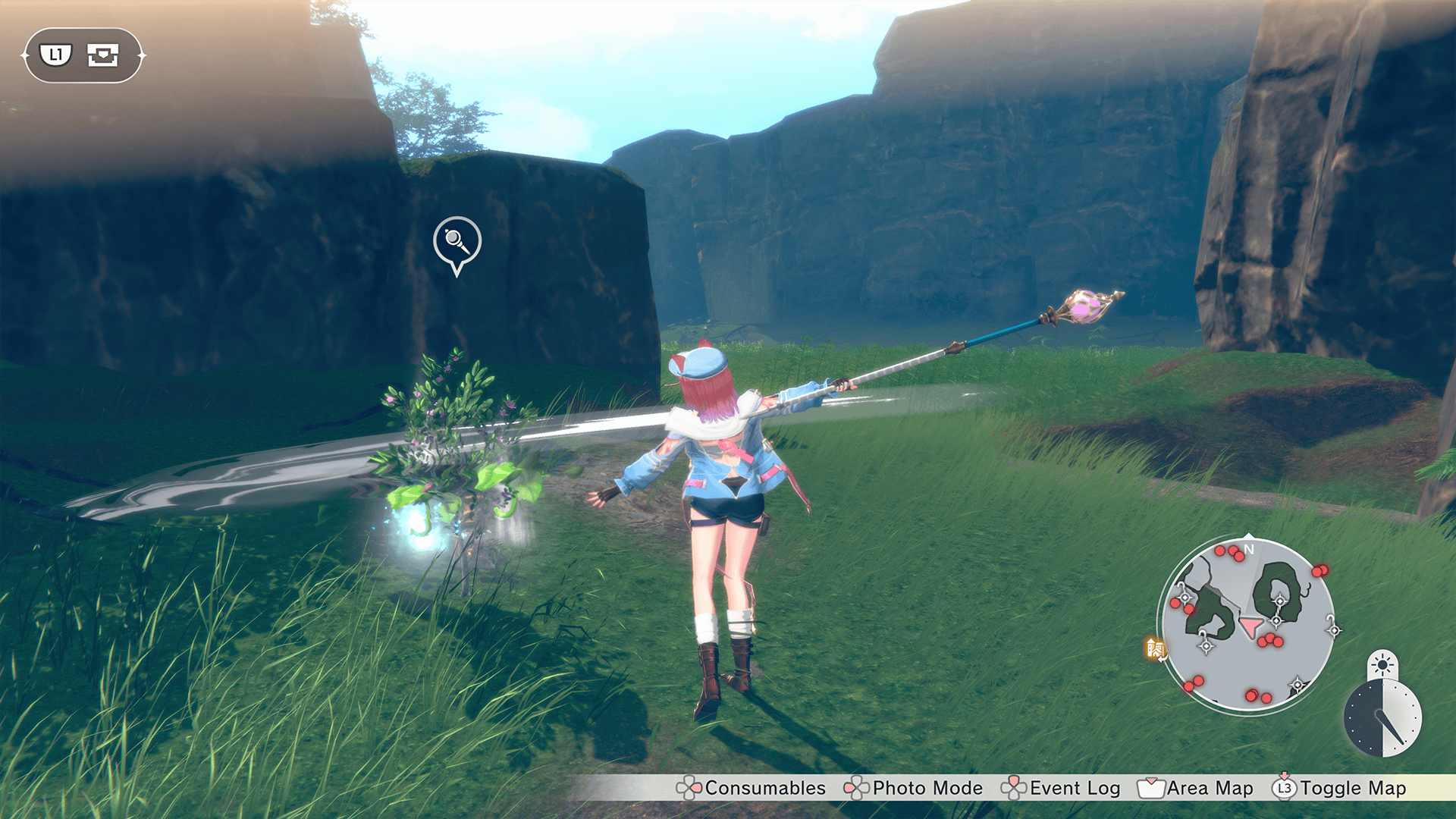Image resolution: width=1456 pixels, height=819 pixels.
Task: Open the Event Log
Action: pyautogui.click(x=1061, y=788)
